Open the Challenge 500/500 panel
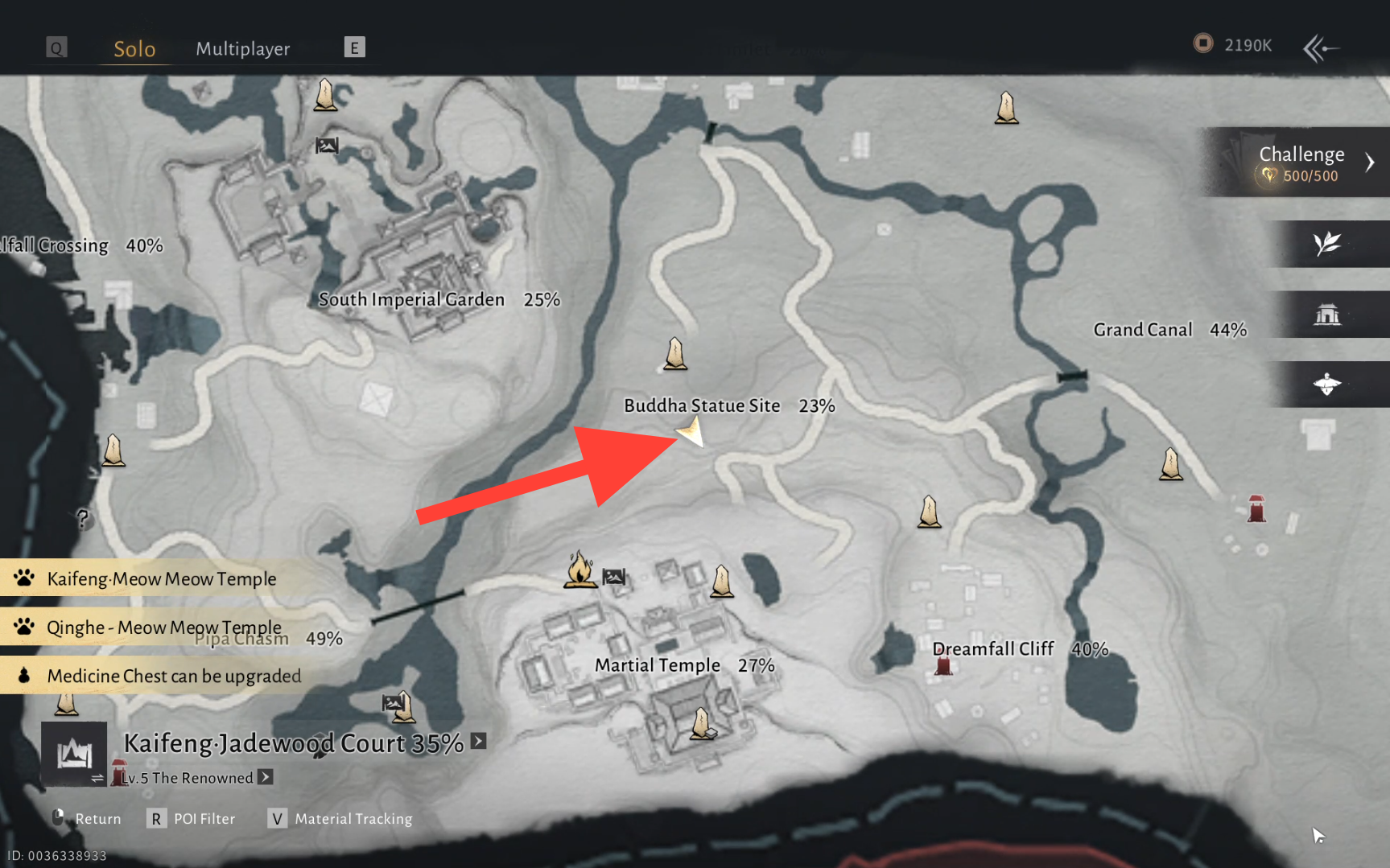Viewport: 1390px width, 868px height. (x=1301, y=162)
